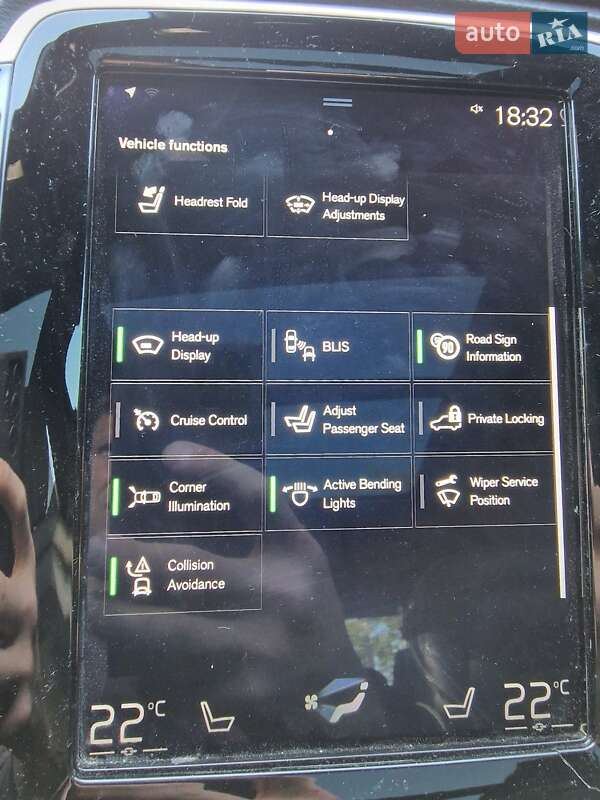Image resolution: width=600 pixels, height=800 pixels.
Task: Click the auto RIA watermark logo
Action: pyautogui.click(x=521, y=33)
